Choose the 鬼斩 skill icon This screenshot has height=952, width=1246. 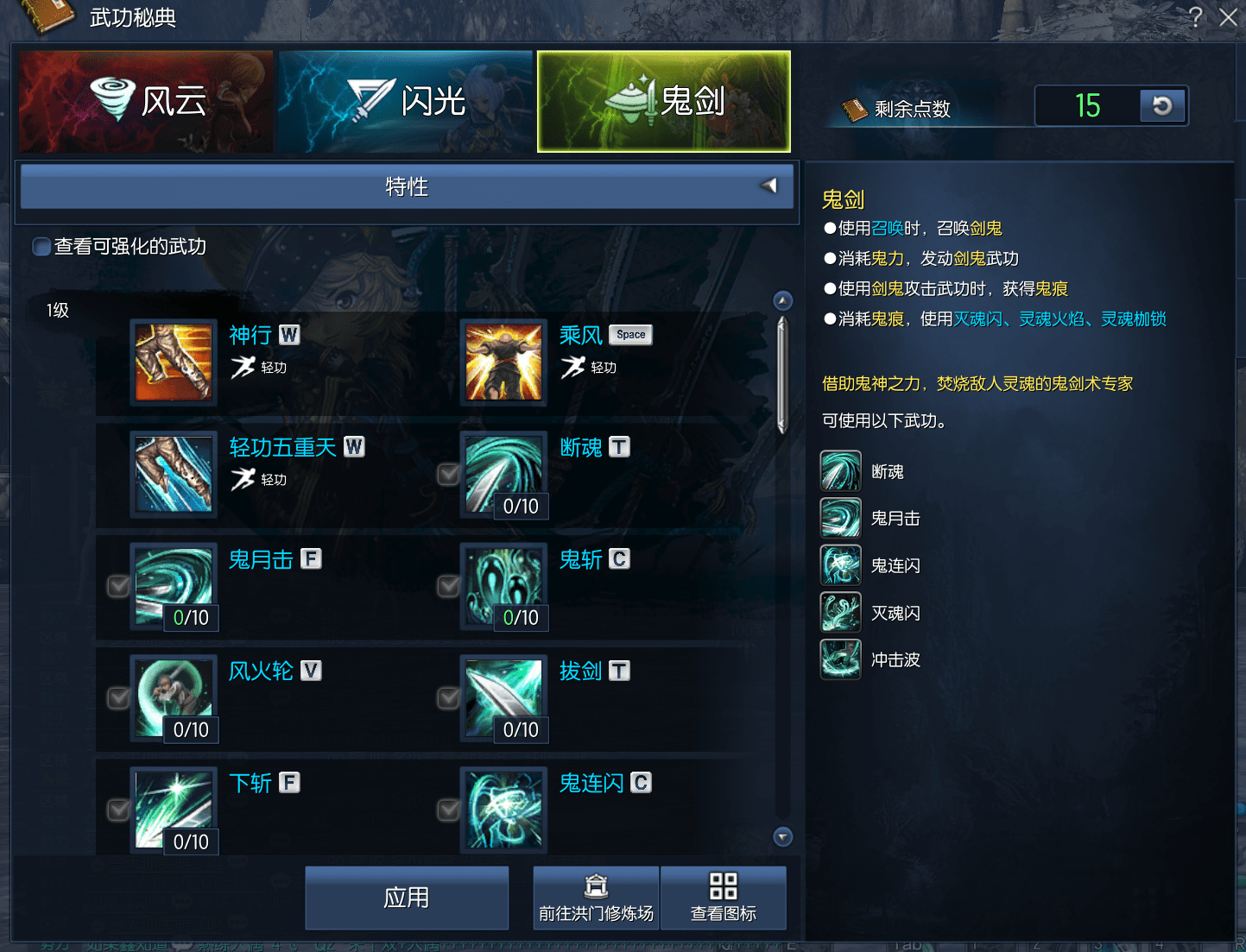[x=503, y=586]
